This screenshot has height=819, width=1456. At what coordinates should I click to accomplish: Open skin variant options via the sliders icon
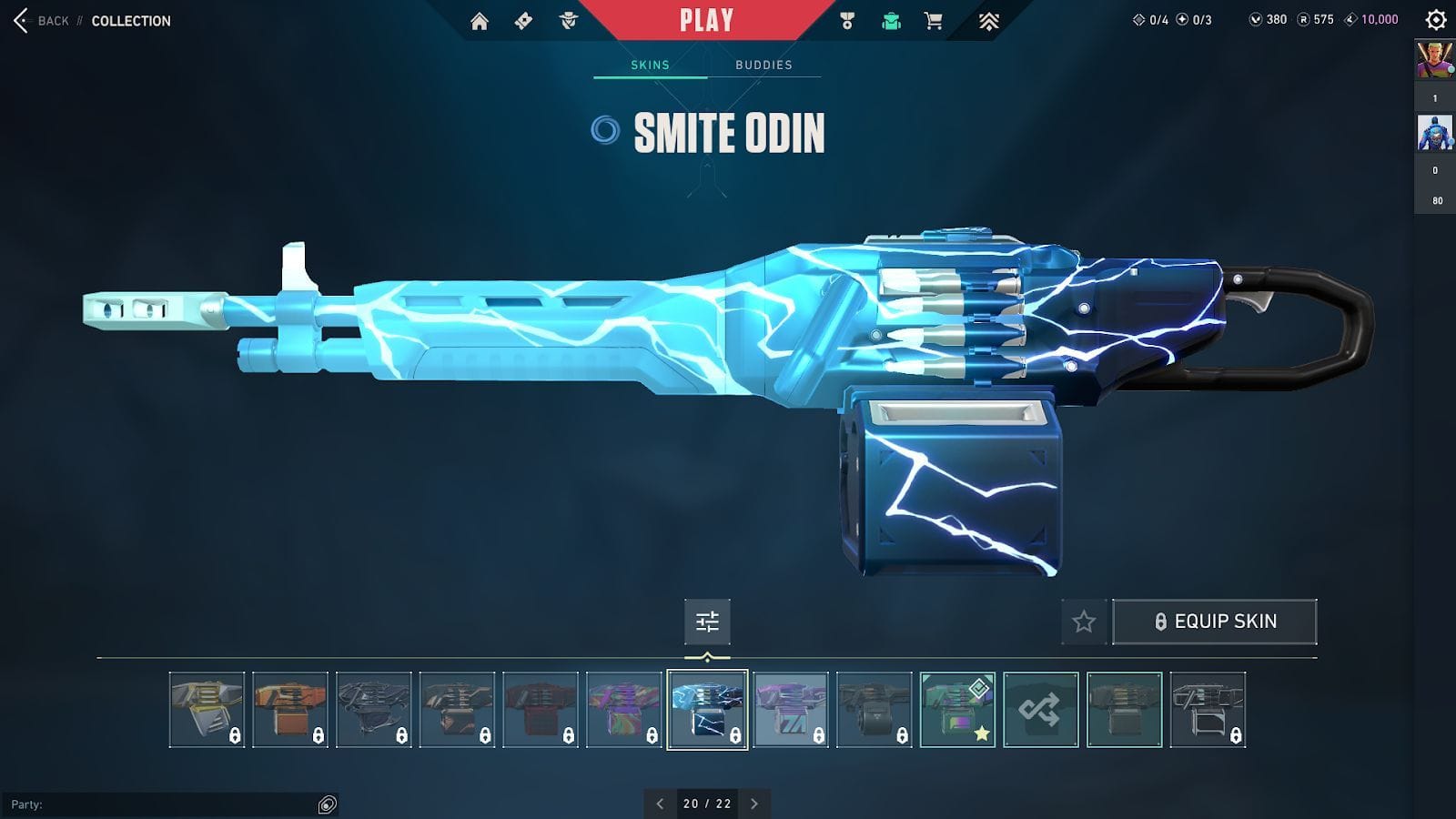pos(707,622)
